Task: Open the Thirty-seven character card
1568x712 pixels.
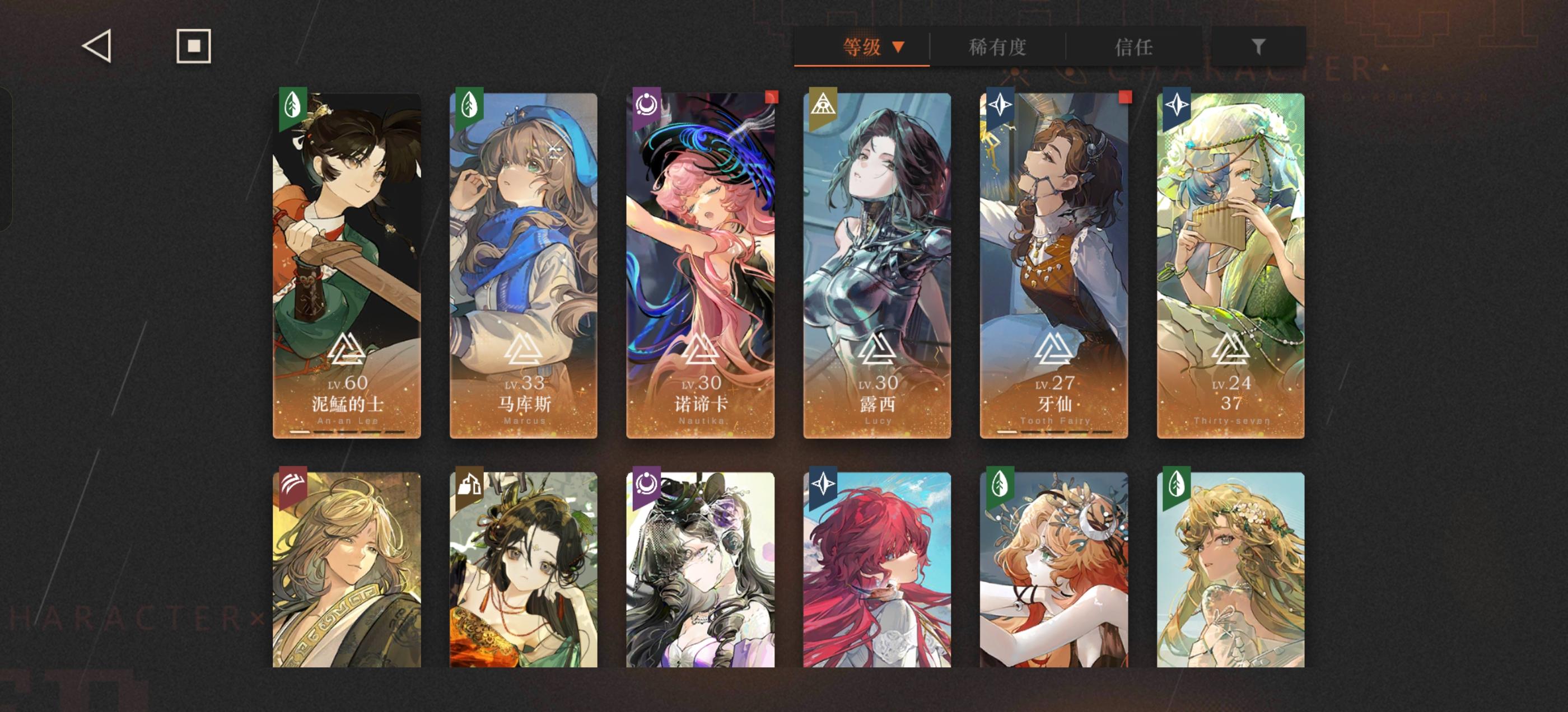Action: [1231, 261]
